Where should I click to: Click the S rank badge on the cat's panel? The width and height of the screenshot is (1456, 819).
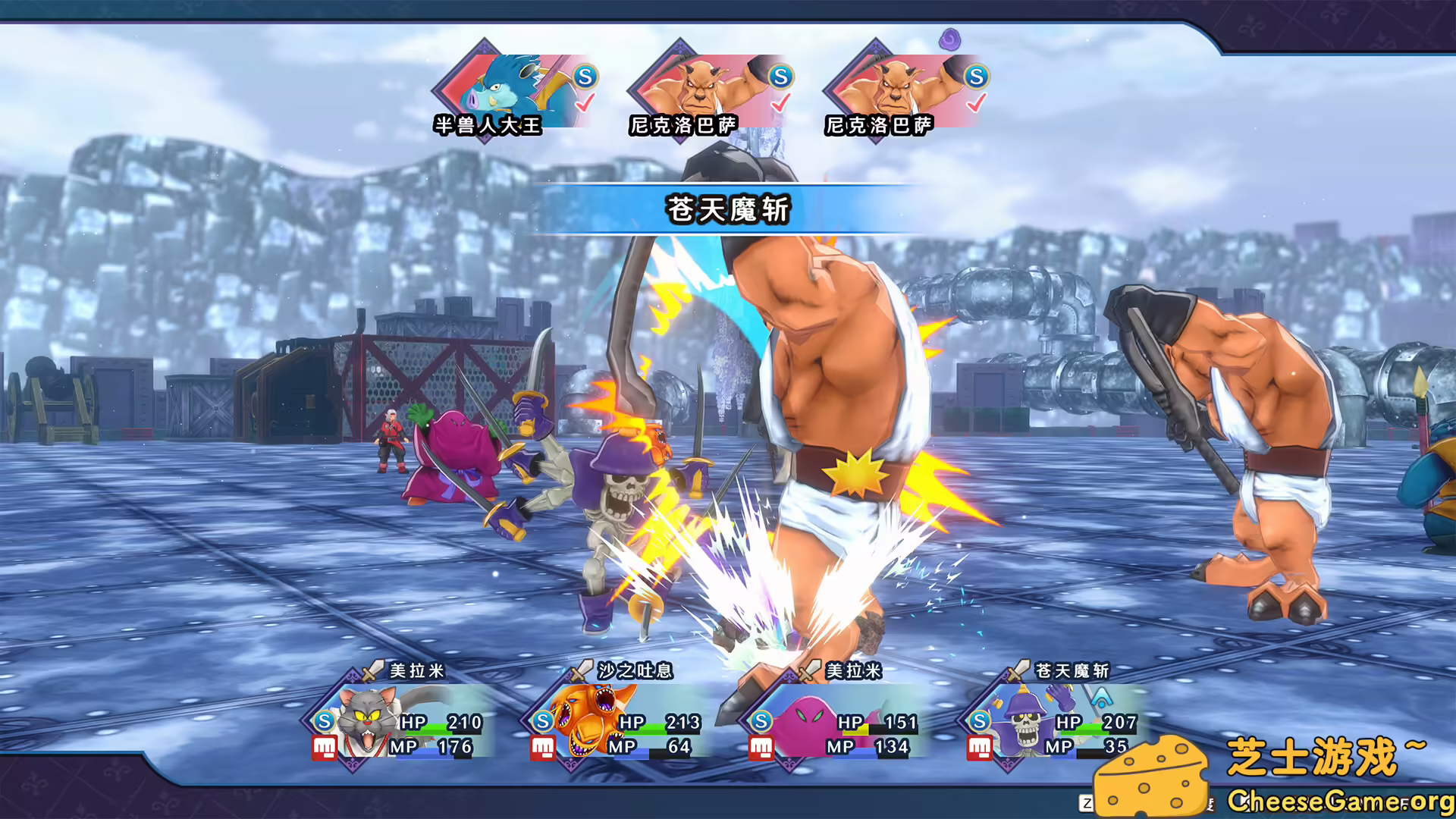324,720
